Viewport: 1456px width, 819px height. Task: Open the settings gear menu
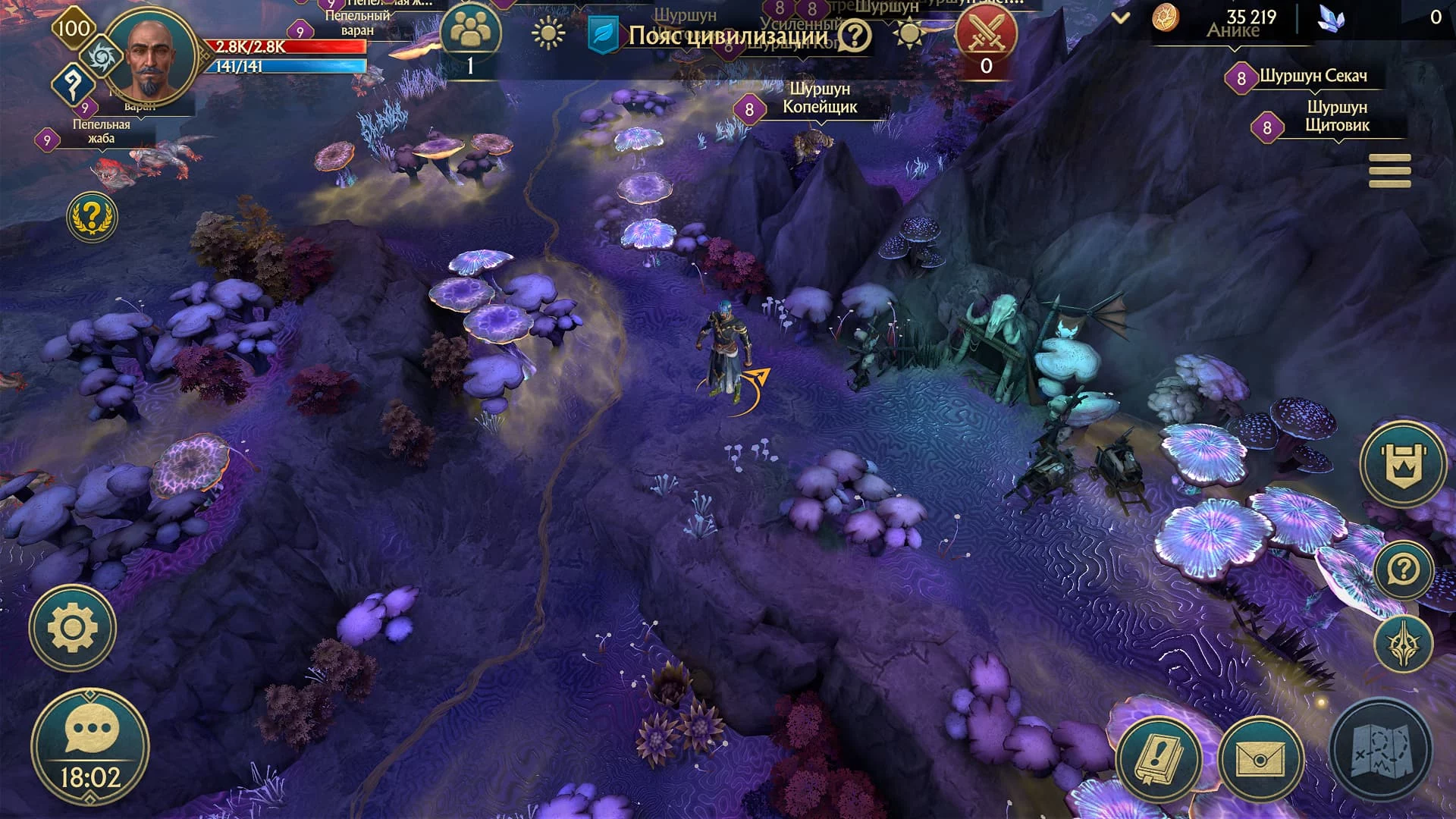72,628
